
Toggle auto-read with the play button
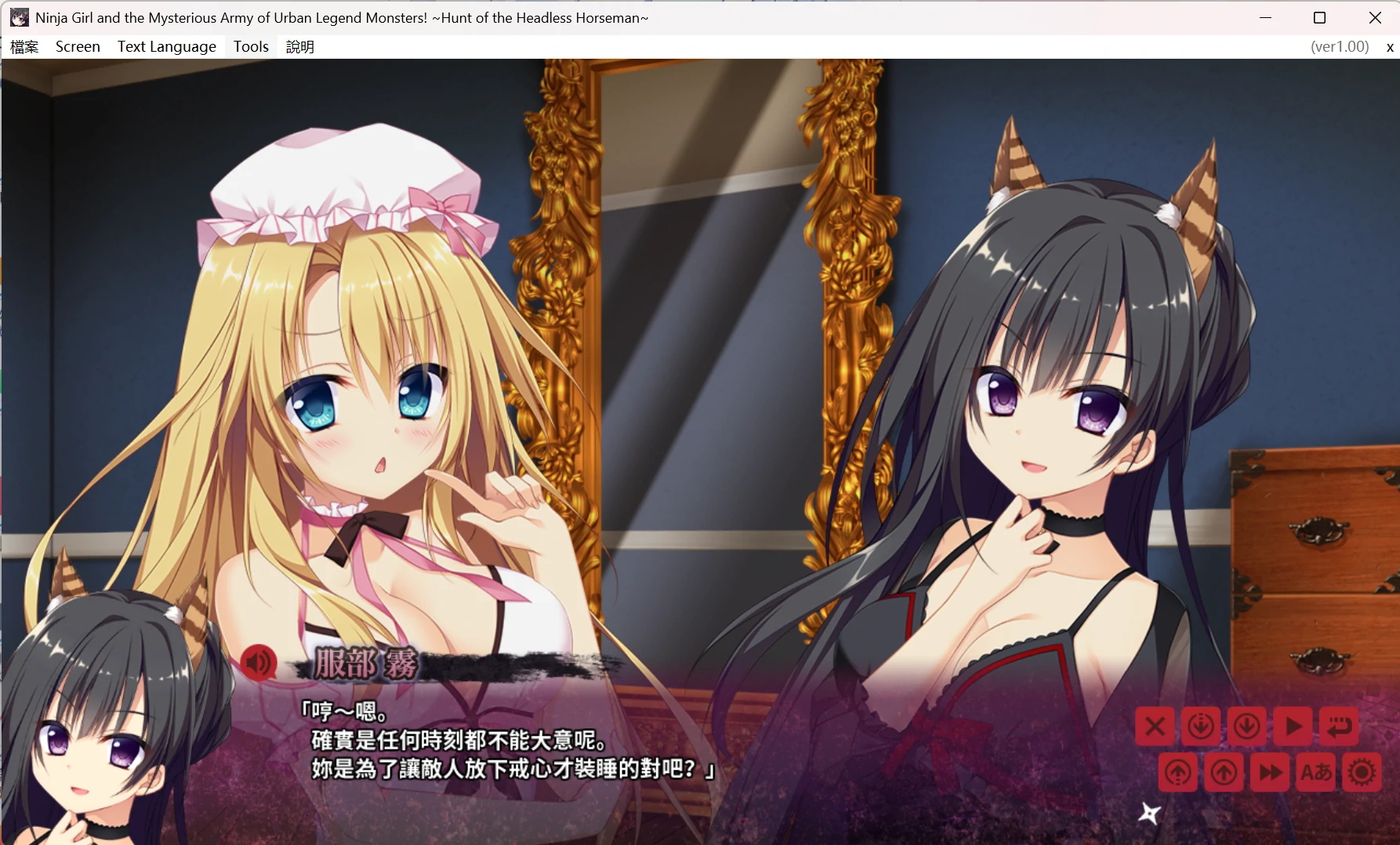(x=1293, y=726)
